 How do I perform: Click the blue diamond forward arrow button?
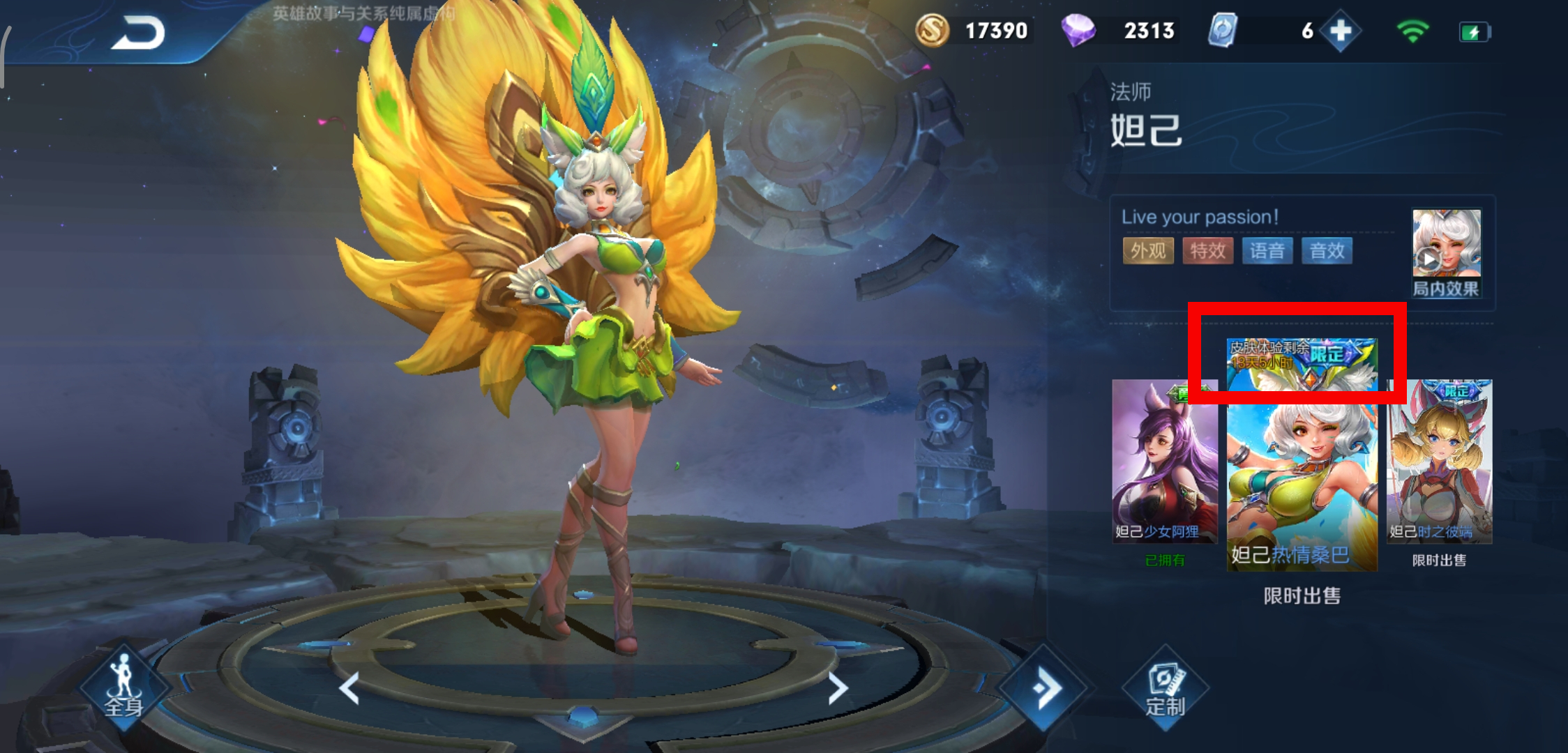click(x=1043, y=688)
